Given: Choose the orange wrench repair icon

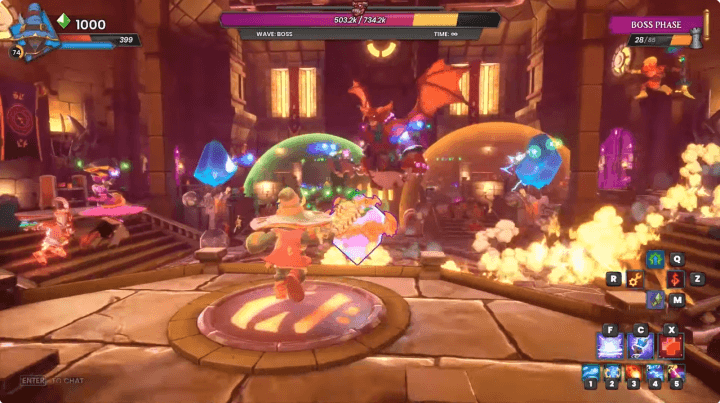Looking at the screenshot, I should tap(633, 279).
